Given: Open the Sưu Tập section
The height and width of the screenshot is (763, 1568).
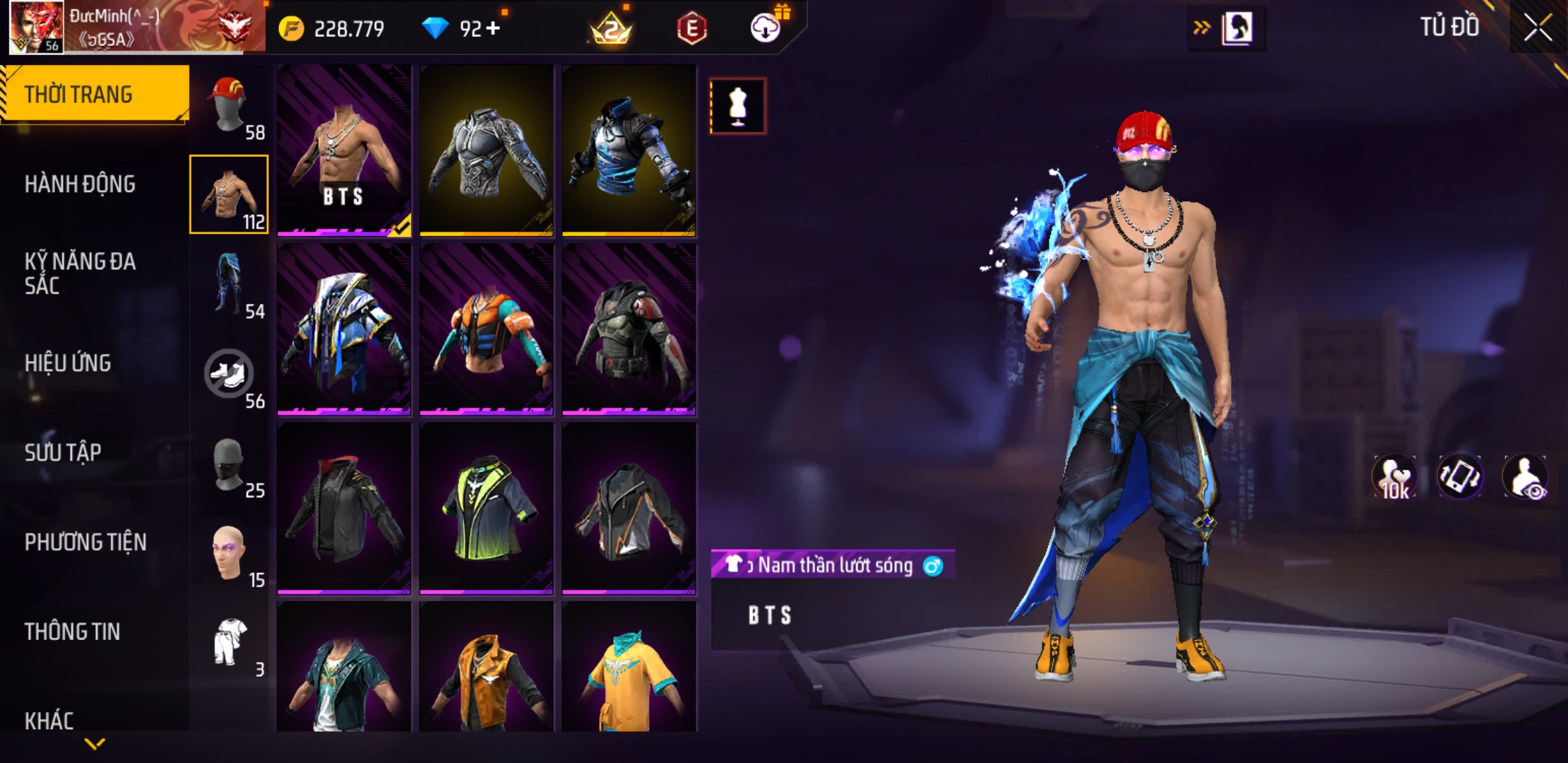Looking at the screenshot, I should (x=63, y=453).
